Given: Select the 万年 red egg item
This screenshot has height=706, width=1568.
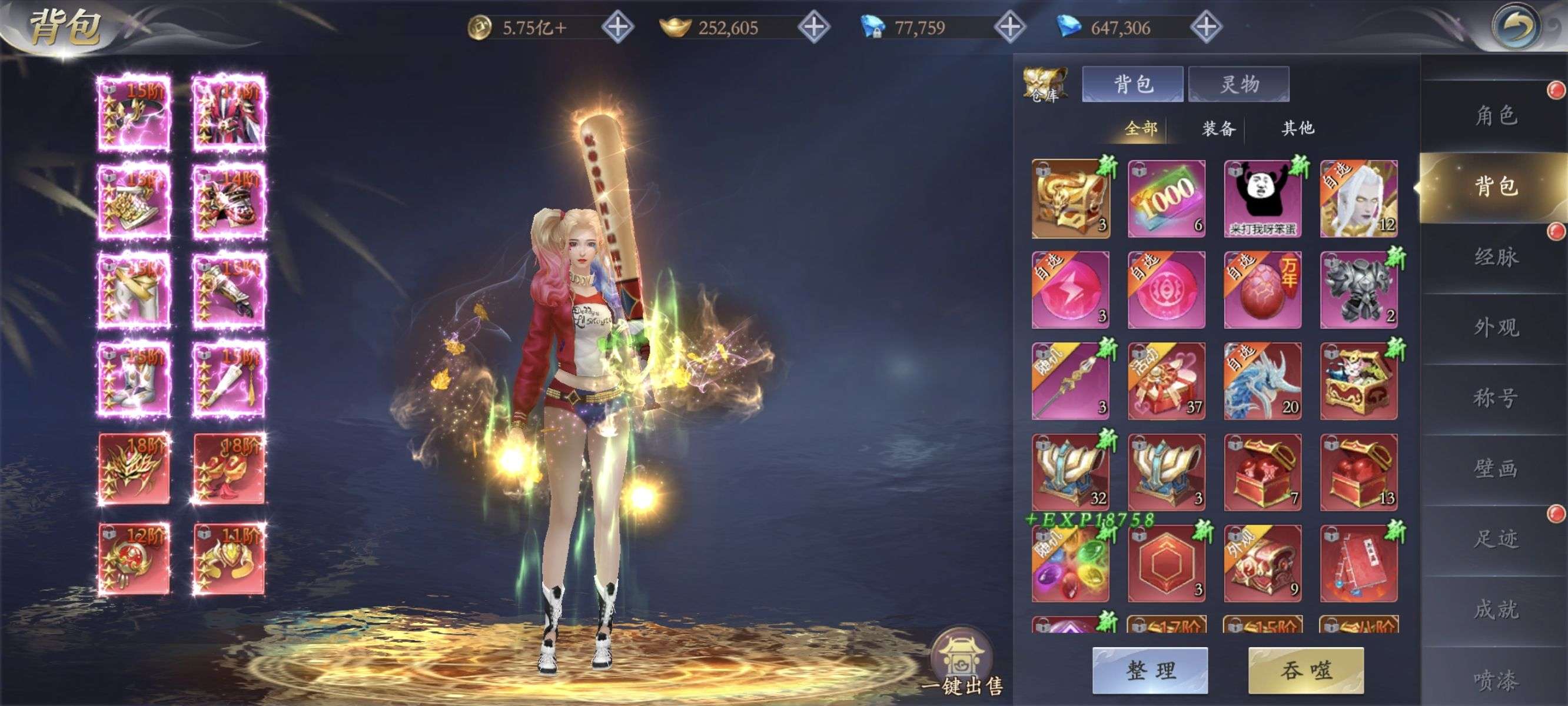Looking at the screenshot, I should pos(1263,290).
